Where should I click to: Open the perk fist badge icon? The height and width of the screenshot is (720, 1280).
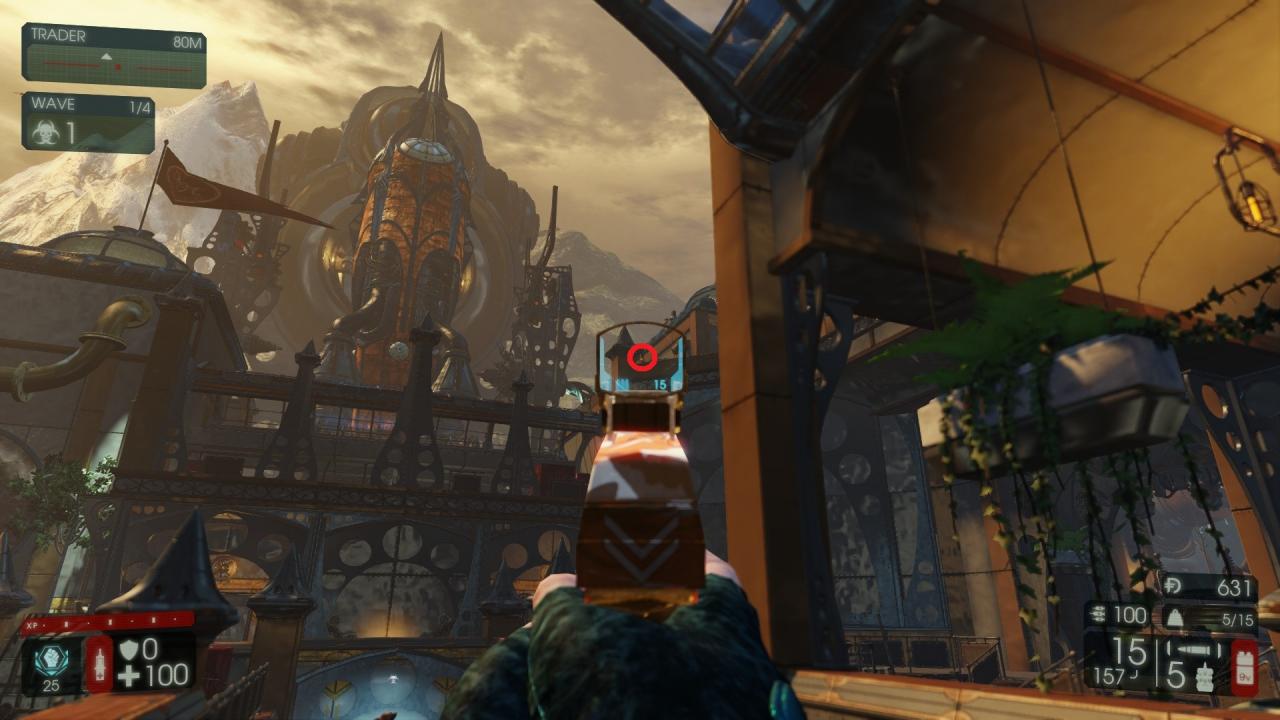point(53,657)
